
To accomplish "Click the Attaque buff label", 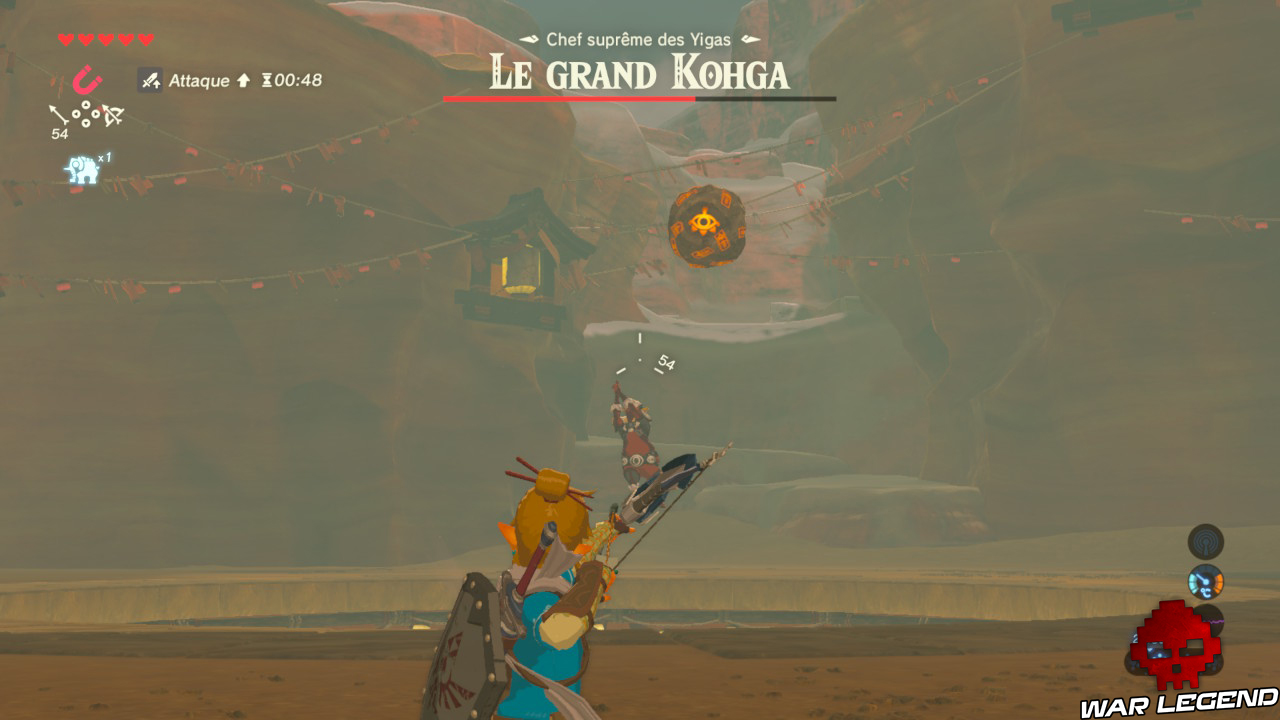I will (x=197, y=82).
